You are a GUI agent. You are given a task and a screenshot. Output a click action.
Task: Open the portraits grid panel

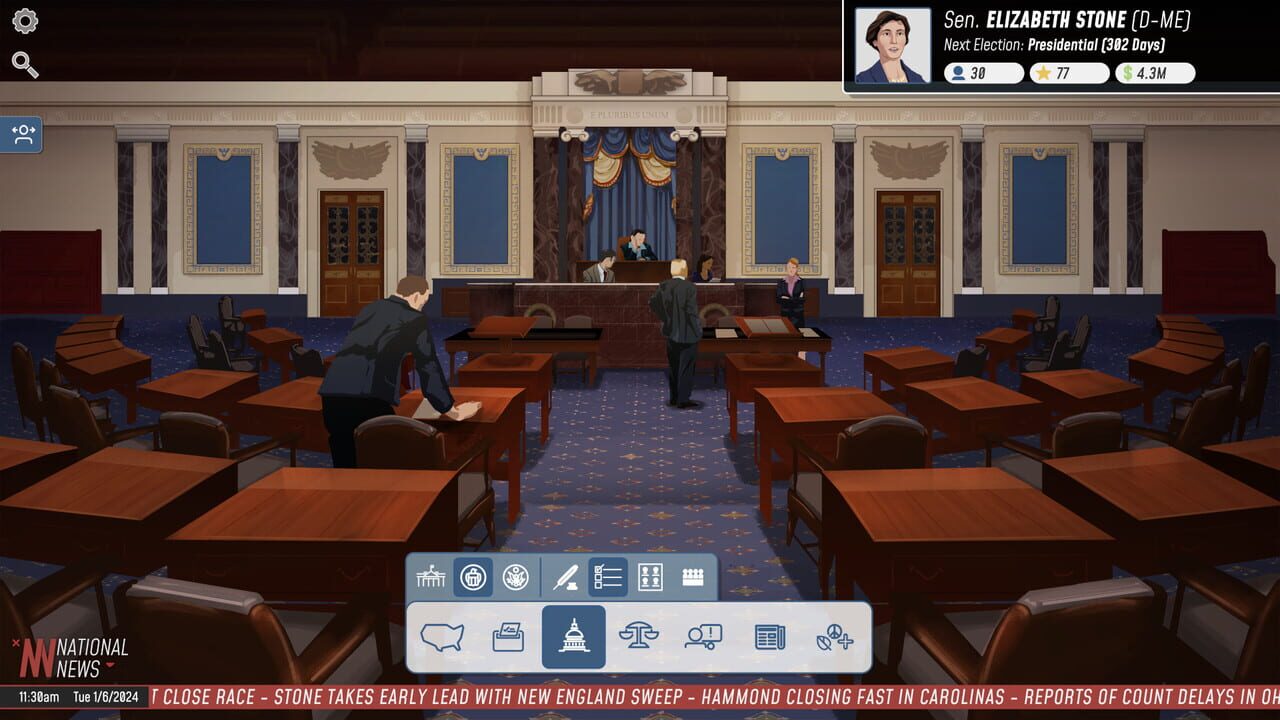pos(651,577)
